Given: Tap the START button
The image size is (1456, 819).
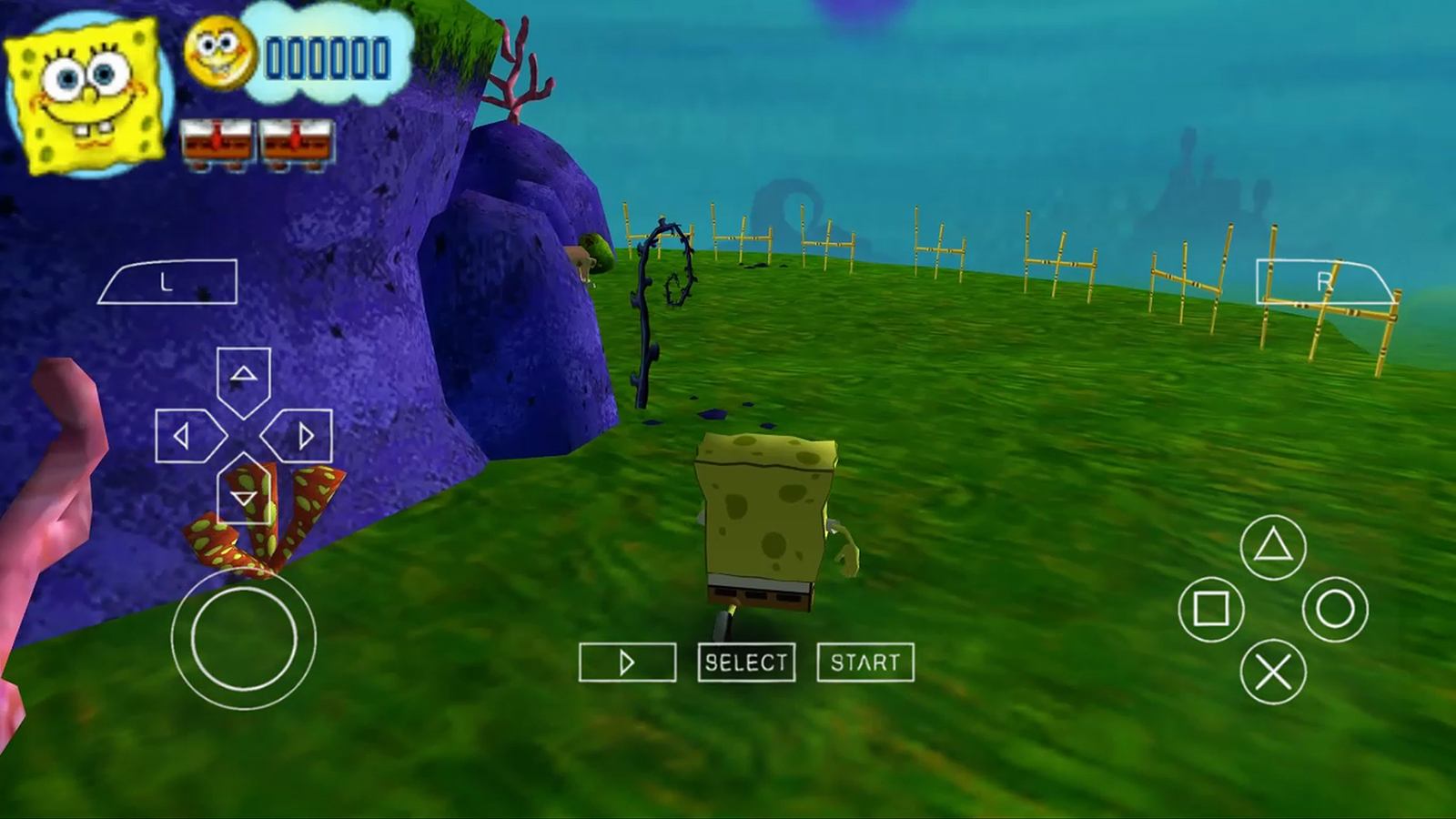Looking at the screenshot, I should (x=865, y=662).
